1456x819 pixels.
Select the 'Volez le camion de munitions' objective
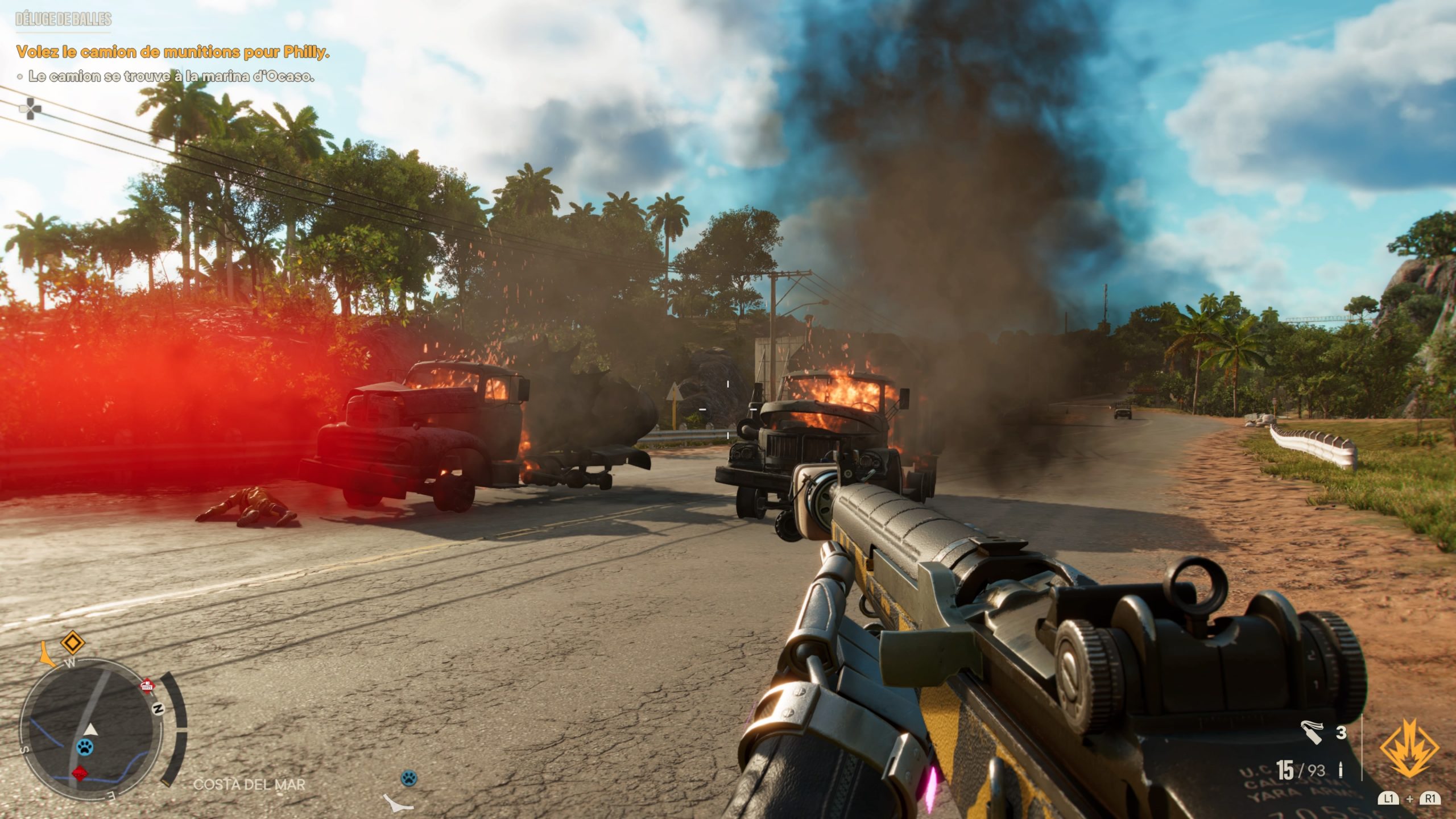click(x=173, y=52)
